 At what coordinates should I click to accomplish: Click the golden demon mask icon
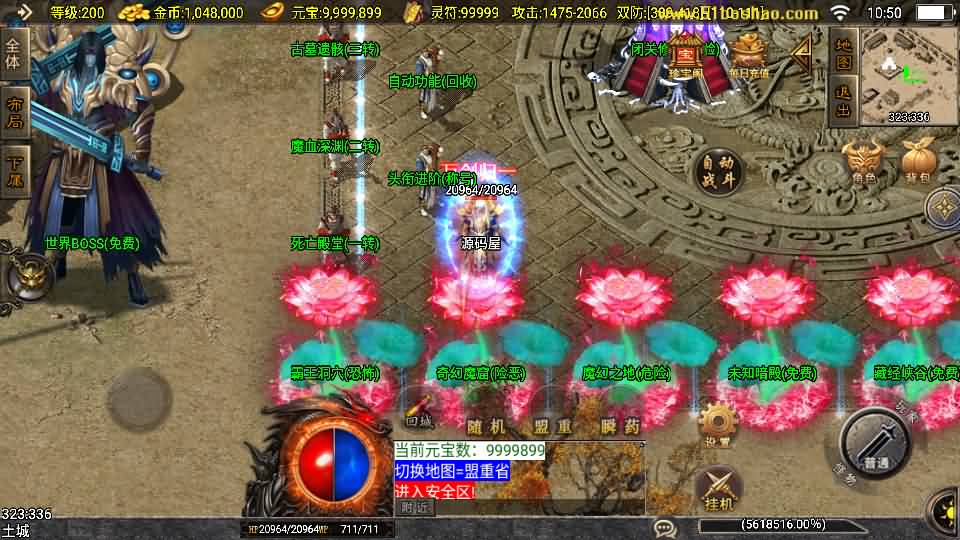(29, 272)
